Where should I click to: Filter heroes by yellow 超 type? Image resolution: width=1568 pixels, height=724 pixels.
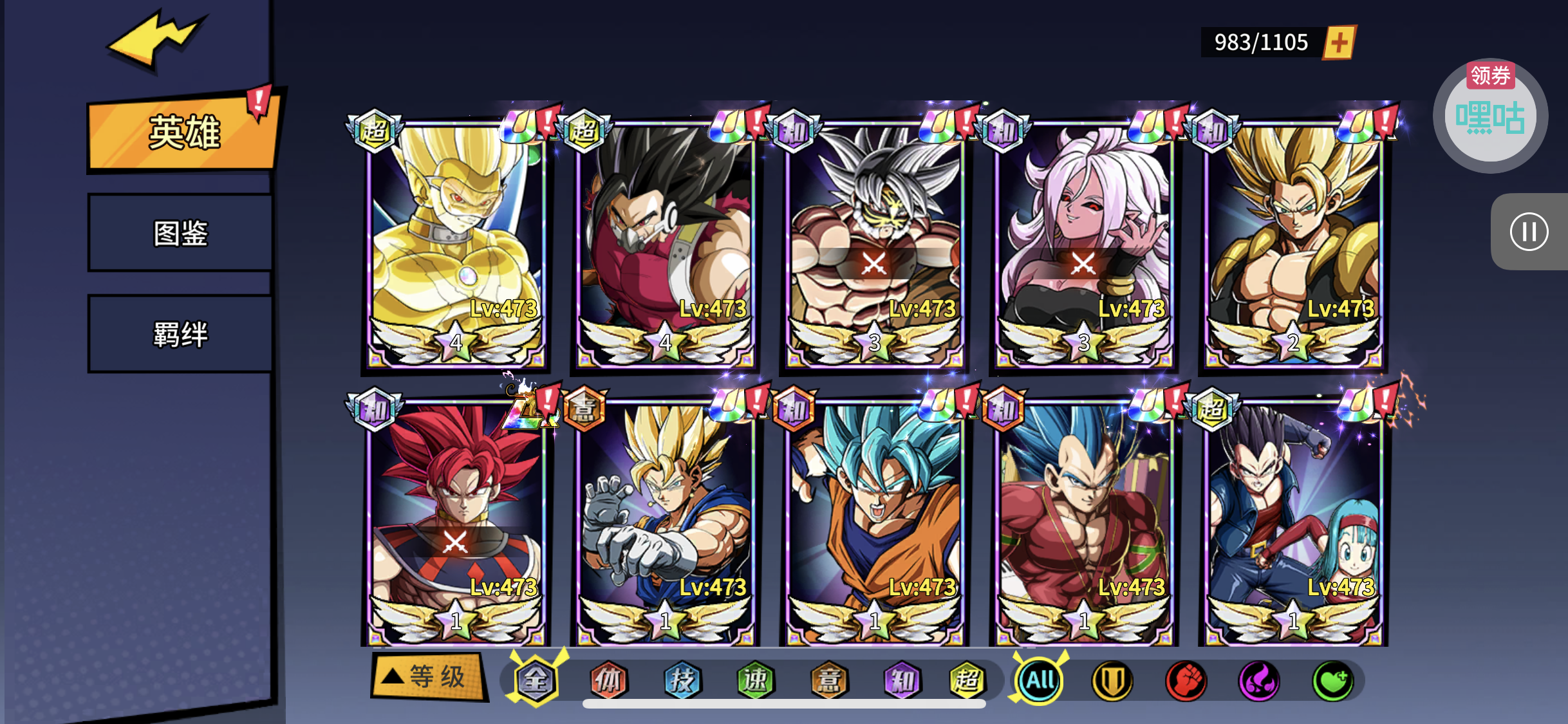967,680
